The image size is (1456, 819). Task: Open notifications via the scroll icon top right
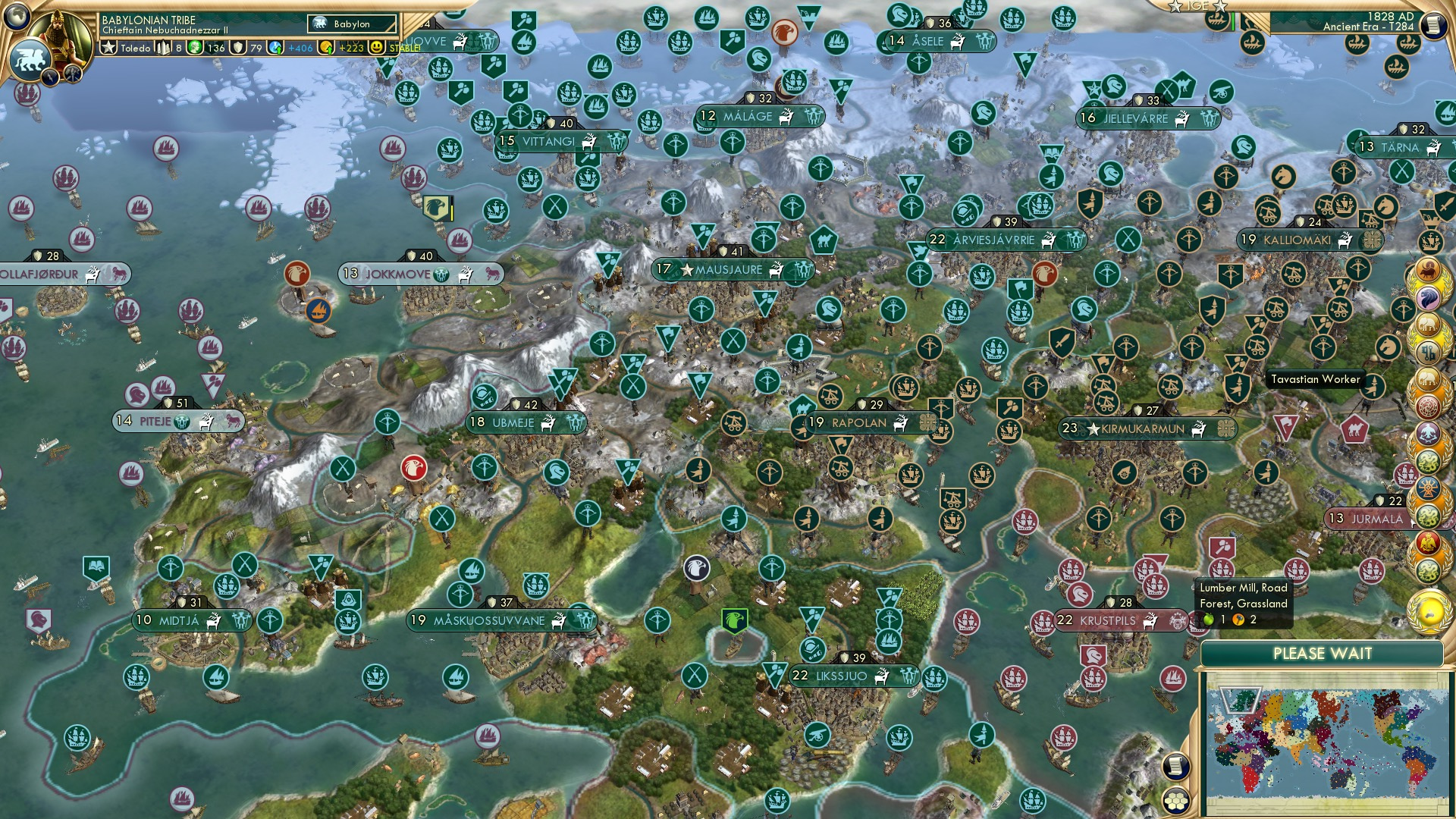[1435, 26]
